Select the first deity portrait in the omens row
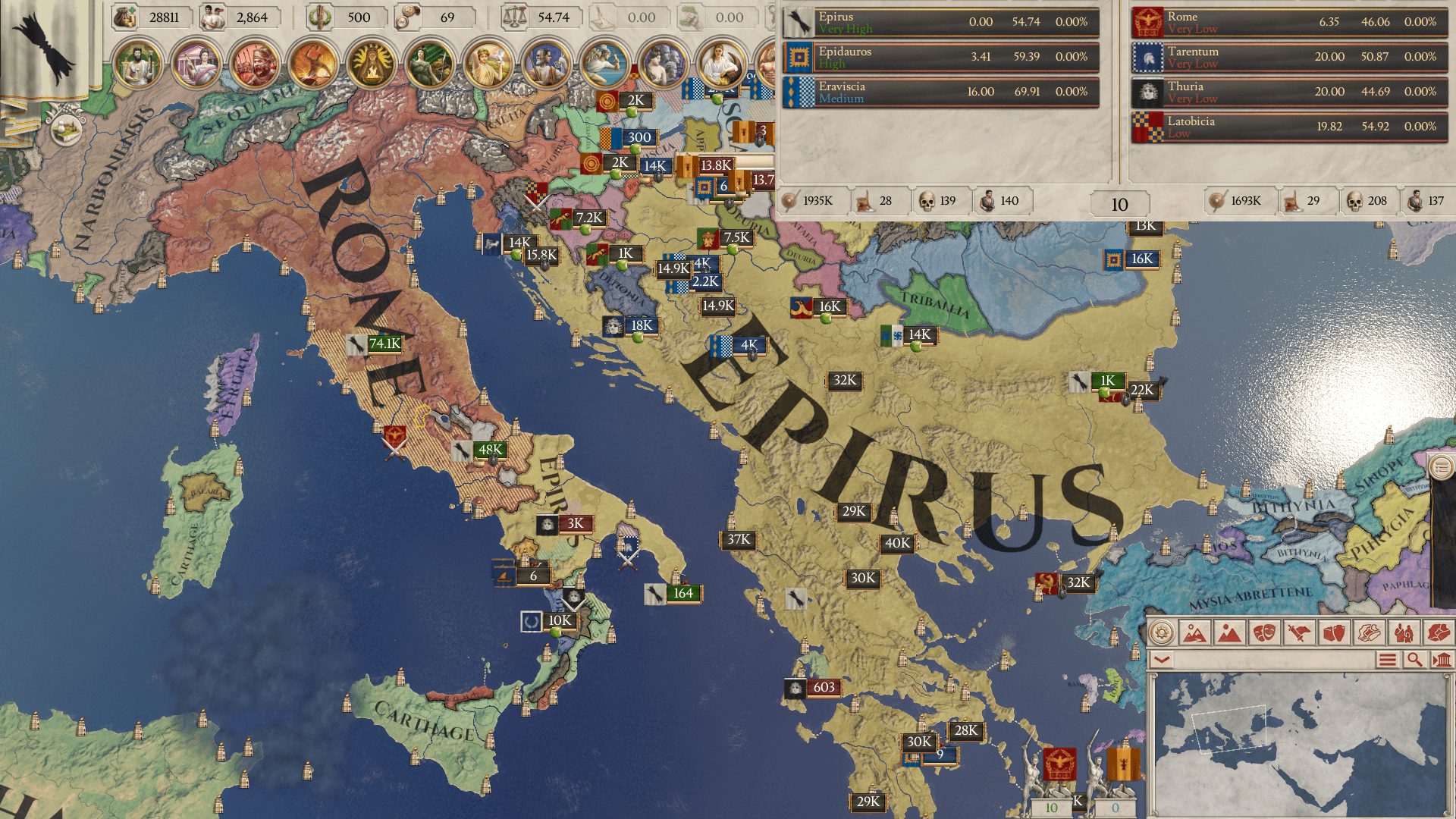1456x819 pixels. pyautogui.click(x=136, y=65)
